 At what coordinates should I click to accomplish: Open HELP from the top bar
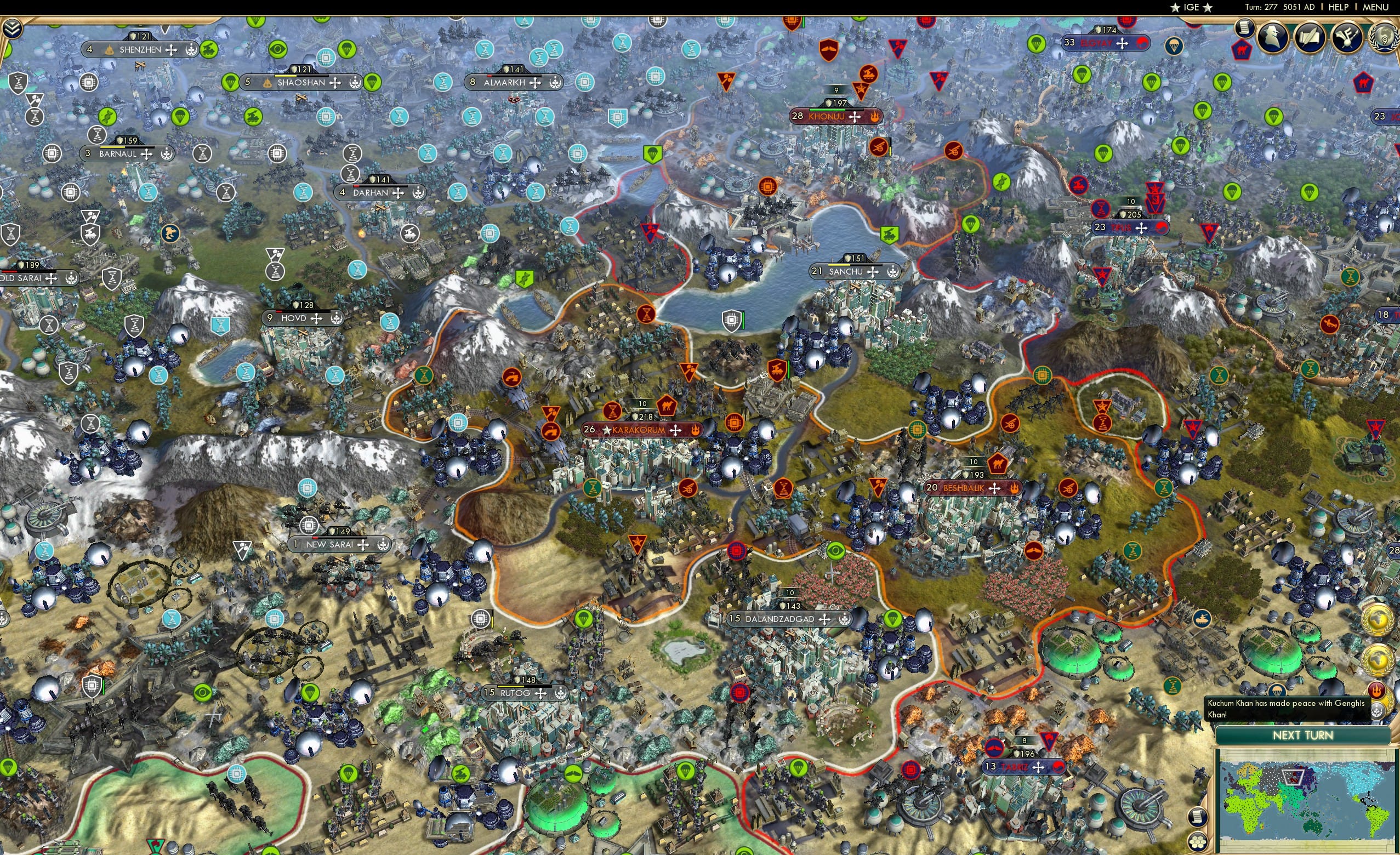click(x=1339, y=7)
